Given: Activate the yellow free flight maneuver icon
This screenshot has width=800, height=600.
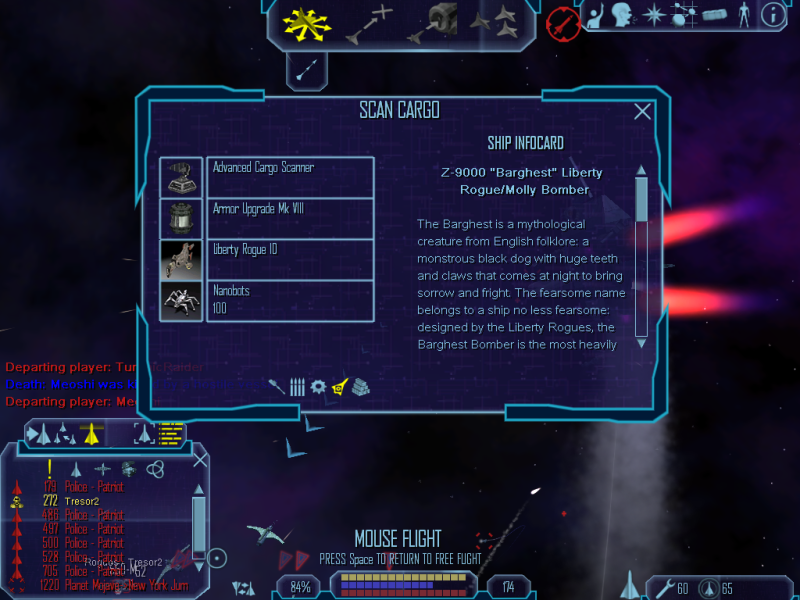Looking at the screenshot, I should pos(306,23).
